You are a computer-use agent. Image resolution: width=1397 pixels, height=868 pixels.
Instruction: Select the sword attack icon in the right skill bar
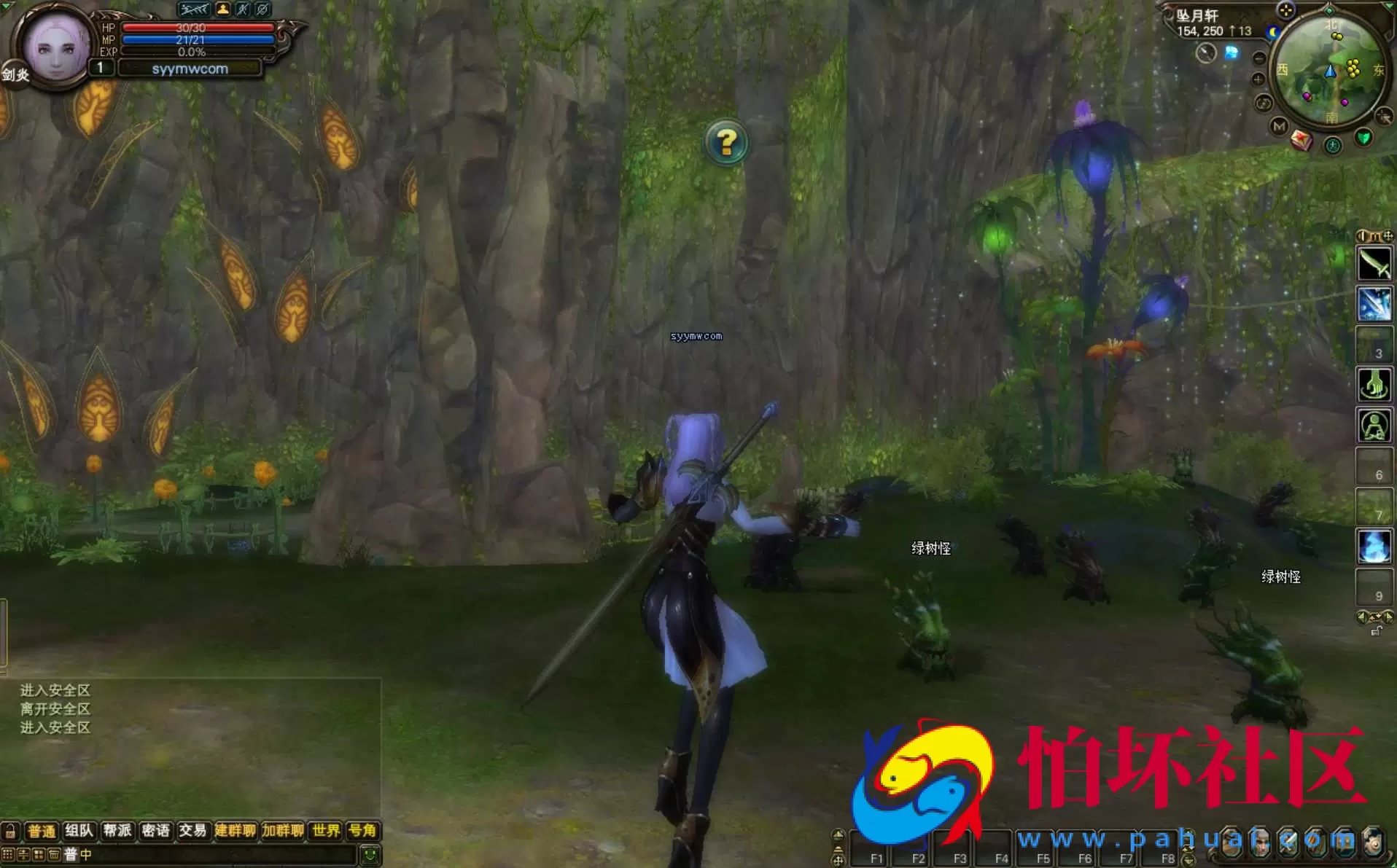pyautogui.click(x=1377, y=264)
